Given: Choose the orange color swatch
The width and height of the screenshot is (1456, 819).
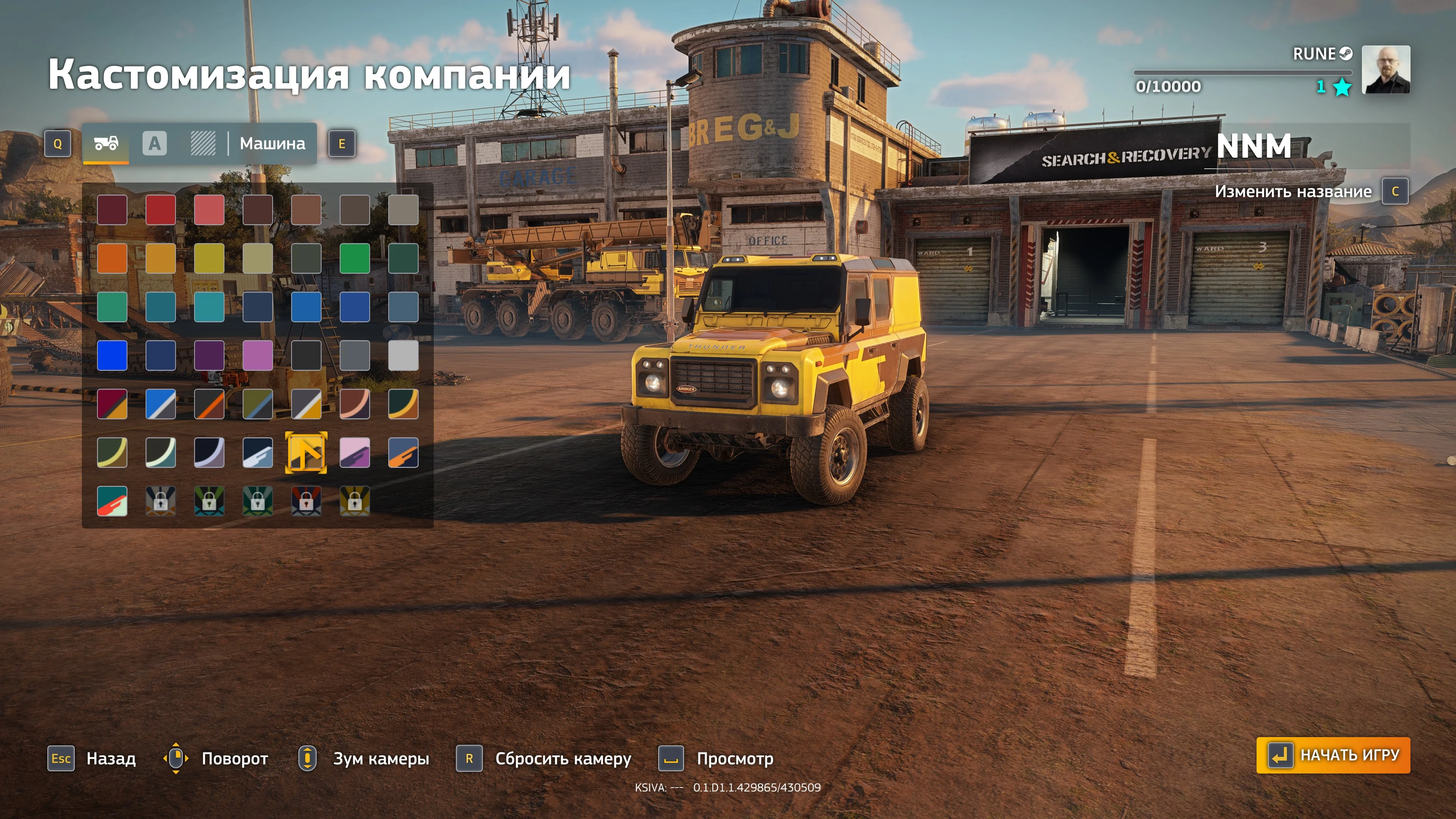Looking at the screenshot, I should 112,258.
